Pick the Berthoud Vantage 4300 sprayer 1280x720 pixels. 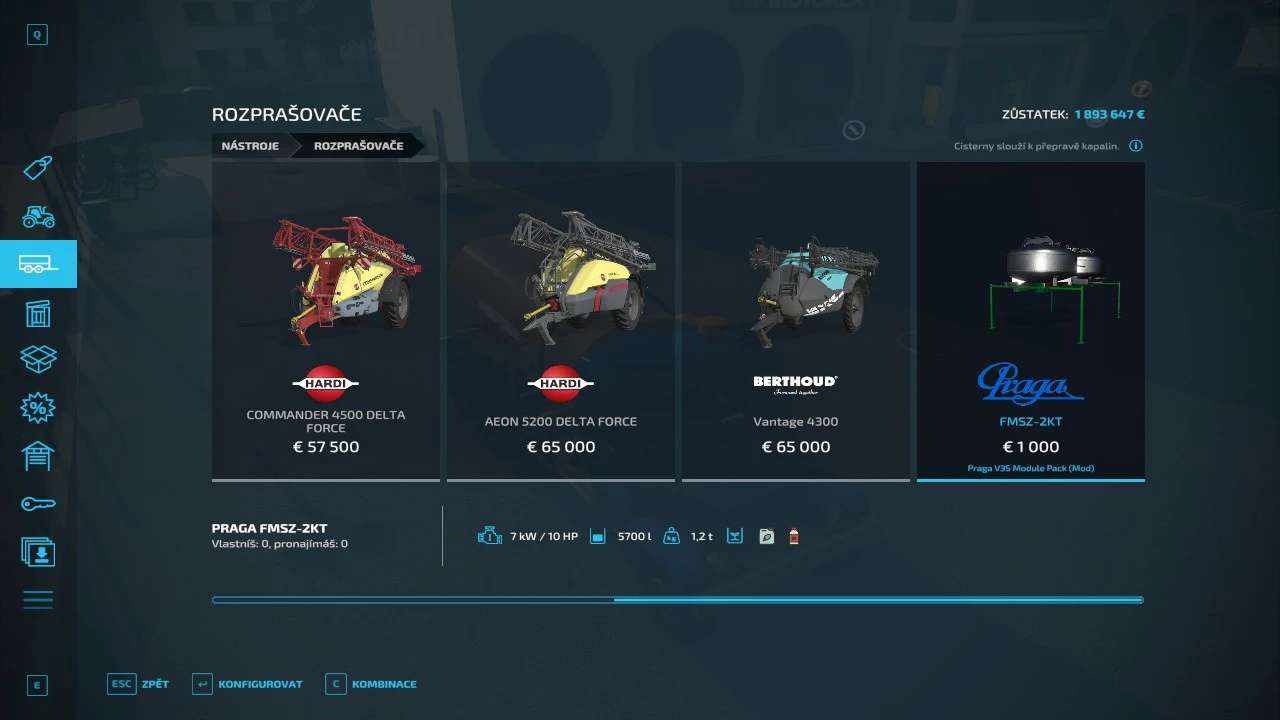pos(795,320)
